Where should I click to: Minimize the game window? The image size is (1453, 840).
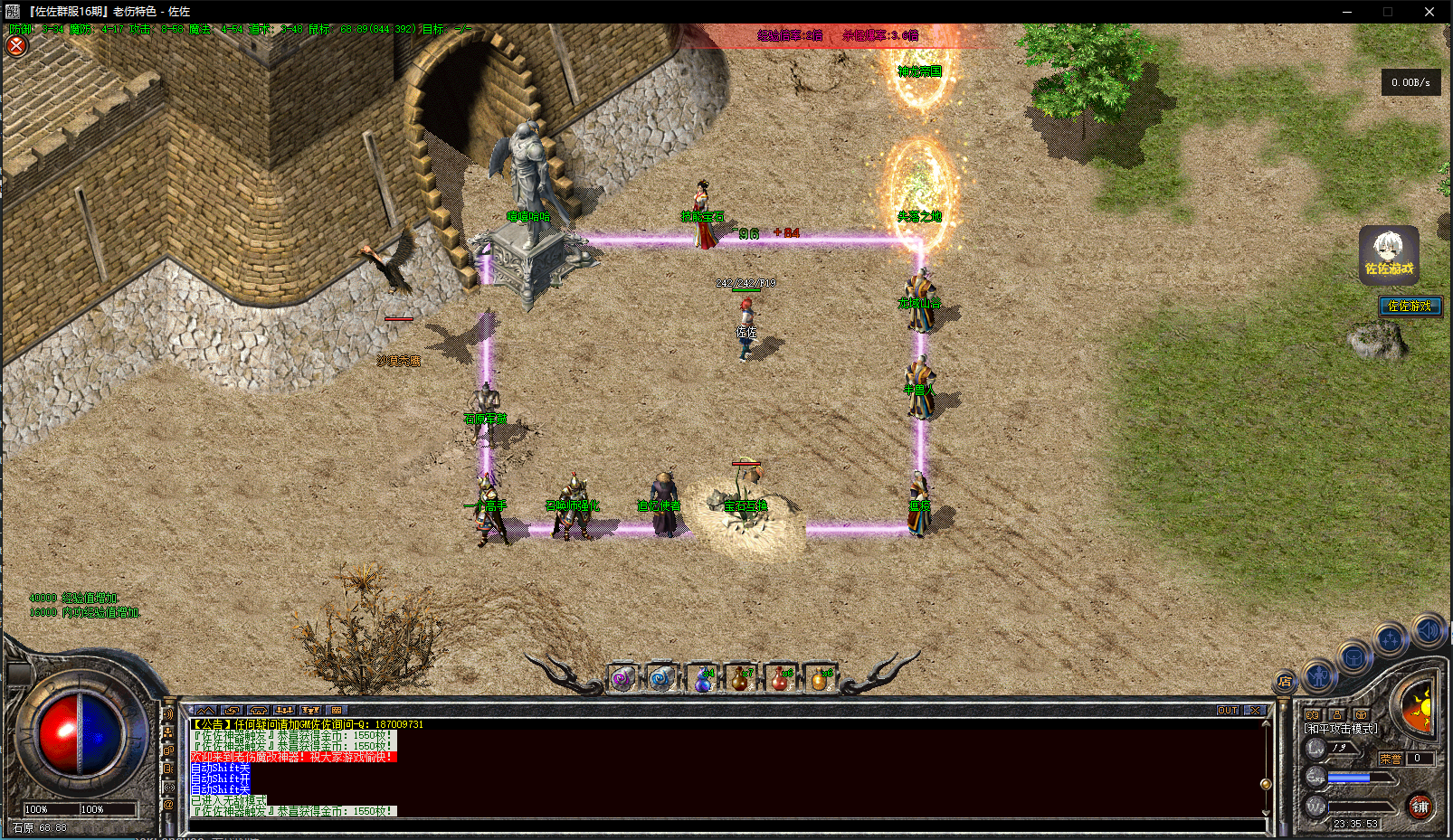(1346, 12)
